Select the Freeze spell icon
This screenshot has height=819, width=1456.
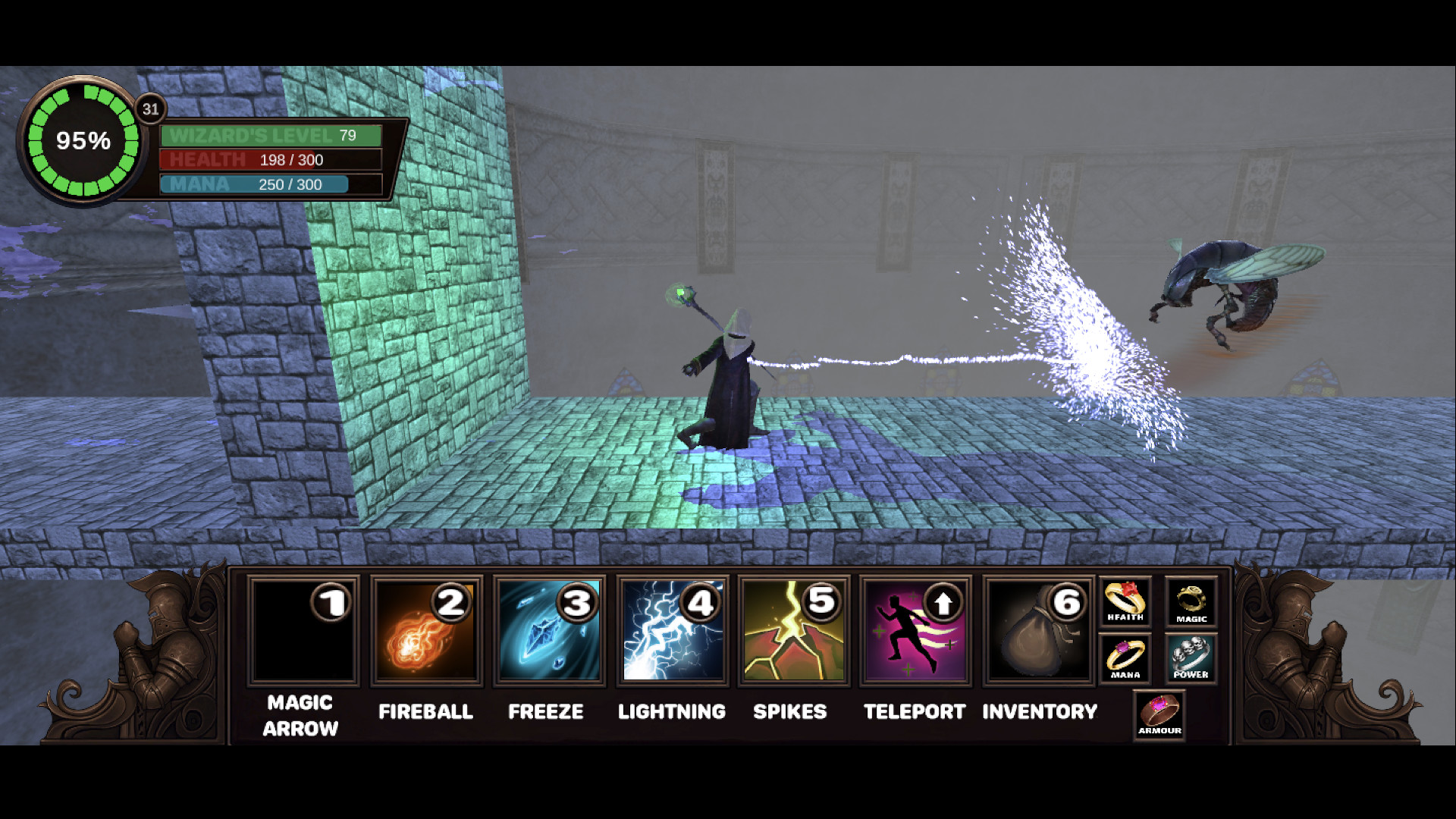point(548,629)
